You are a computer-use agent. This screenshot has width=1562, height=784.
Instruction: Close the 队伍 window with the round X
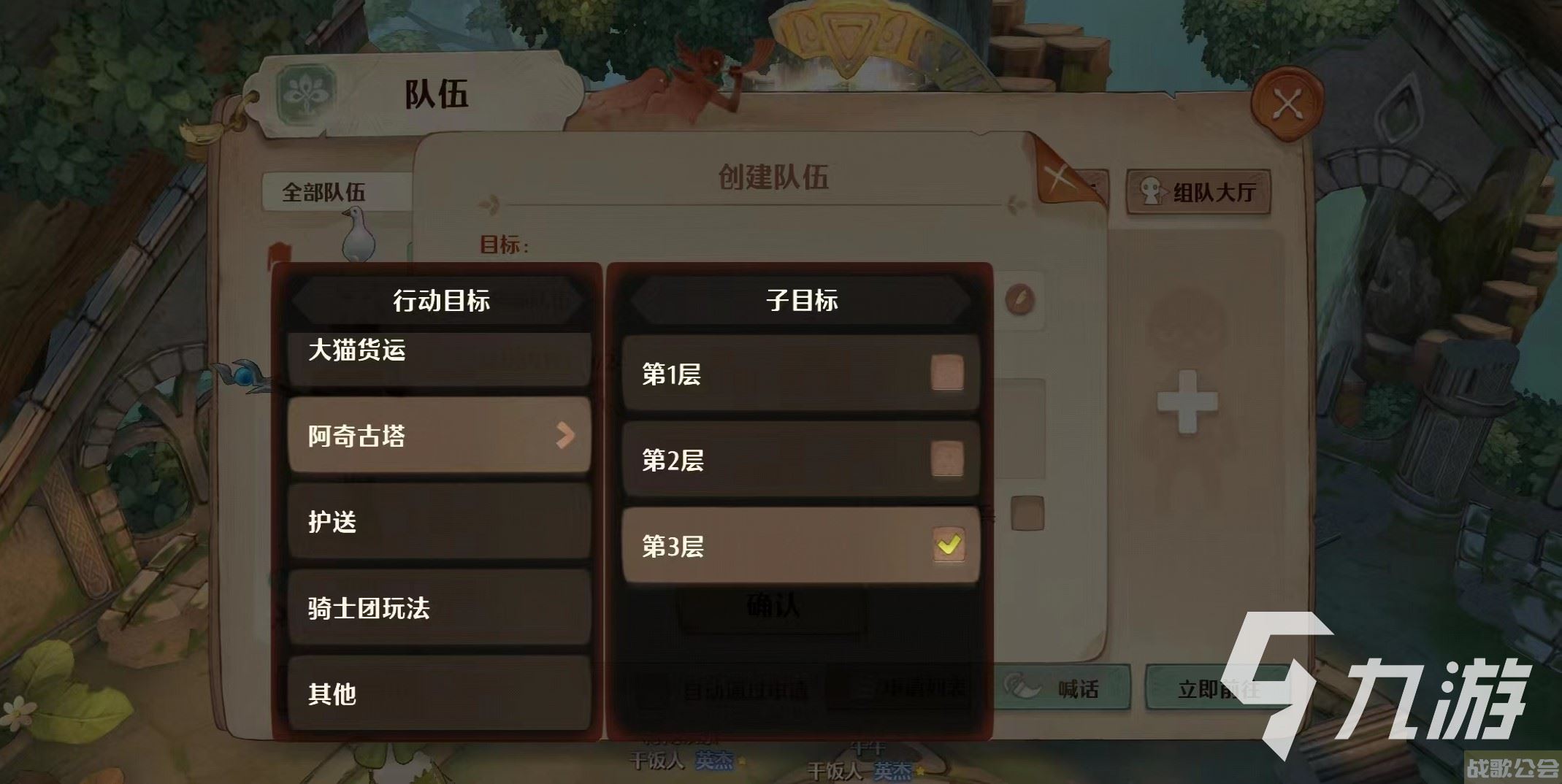pos(1287,104)
